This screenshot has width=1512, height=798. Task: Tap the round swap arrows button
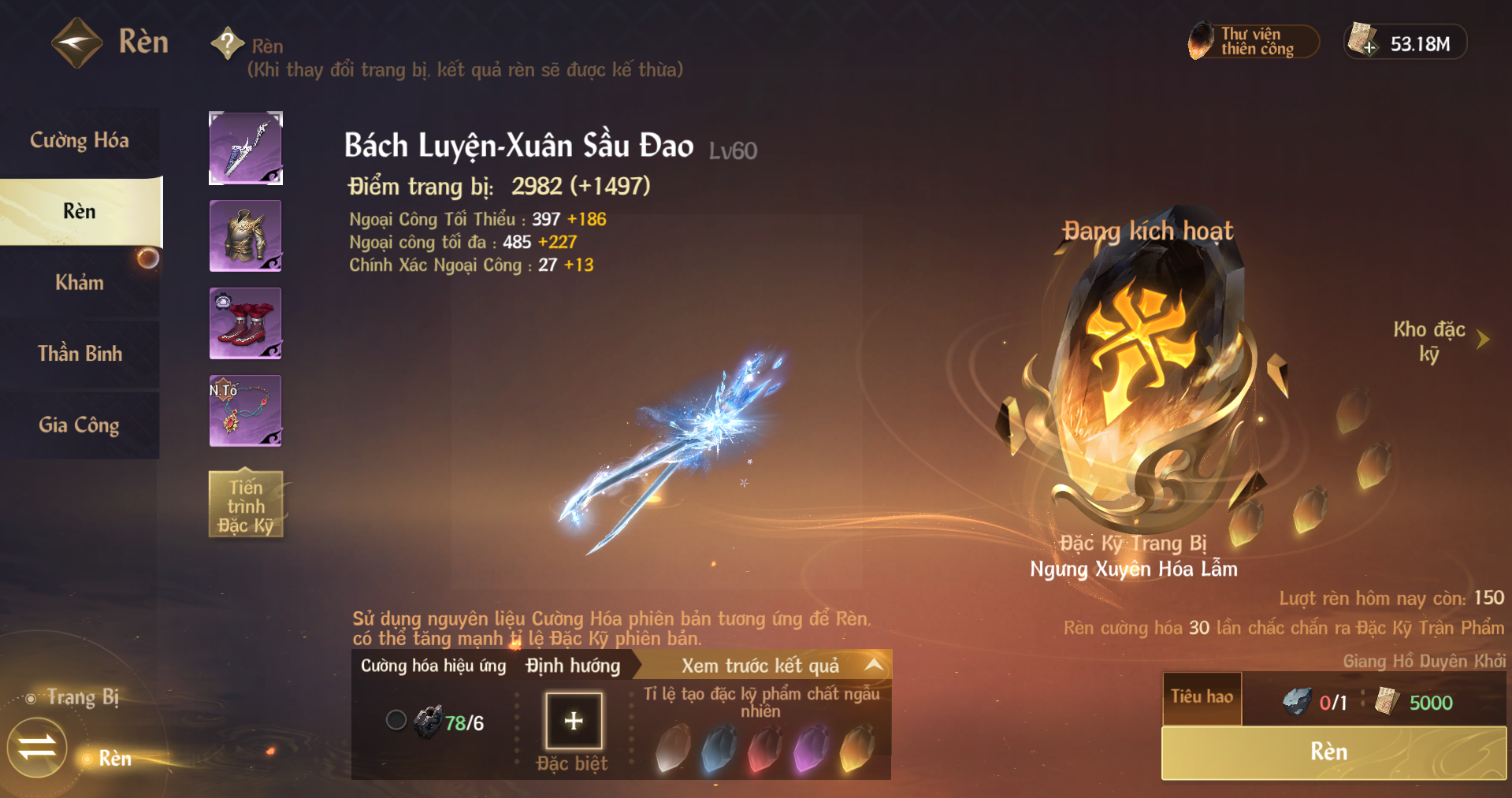[x=37, y=747]
